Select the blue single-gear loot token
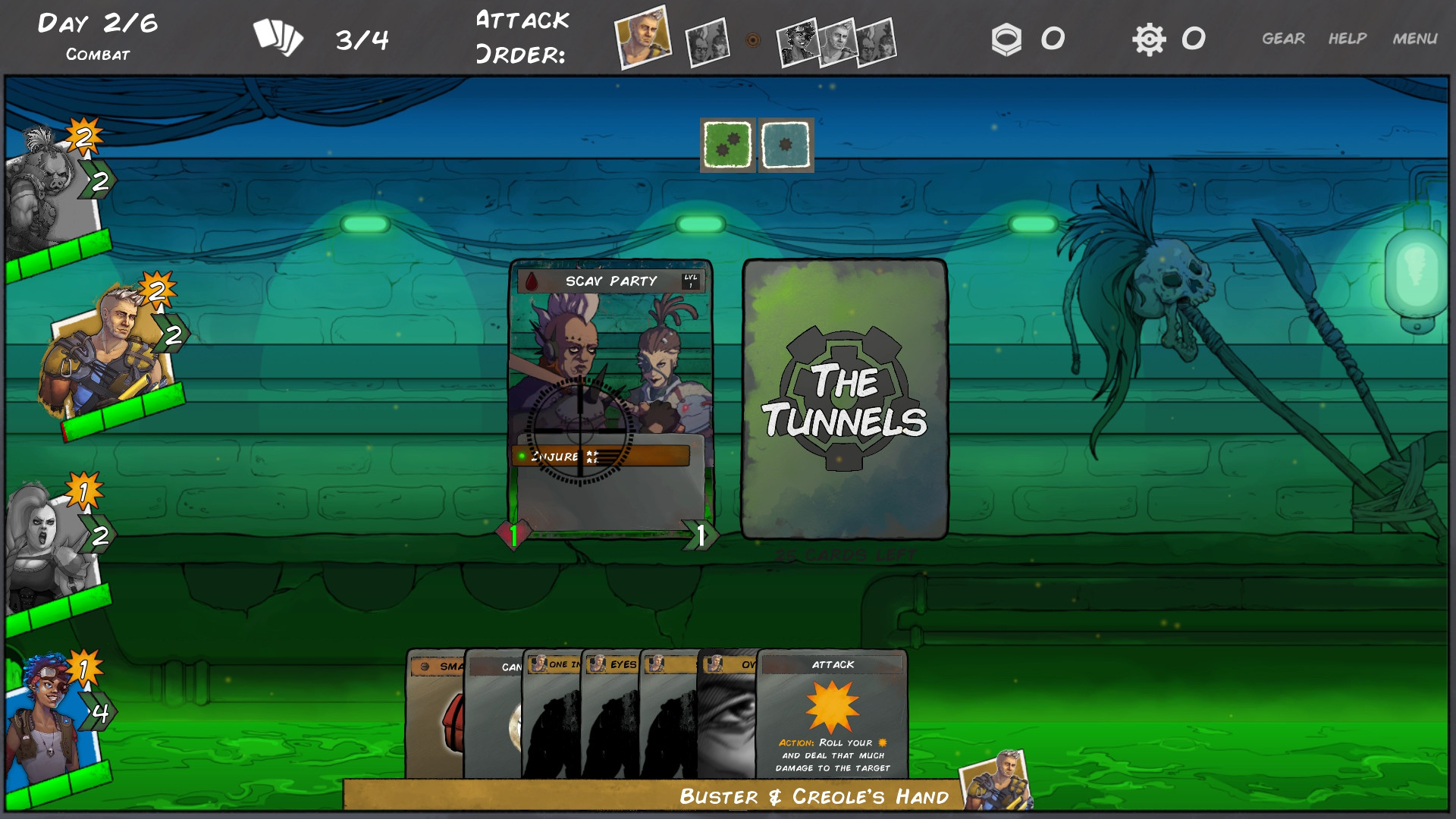 tap(785, 144)
